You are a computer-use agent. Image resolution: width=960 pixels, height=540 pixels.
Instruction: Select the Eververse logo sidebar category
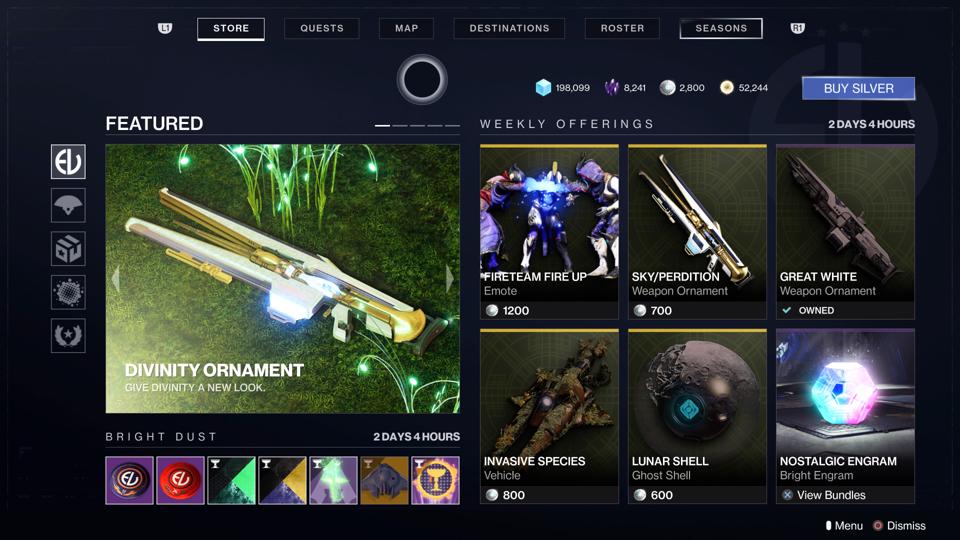pos(68,161)
